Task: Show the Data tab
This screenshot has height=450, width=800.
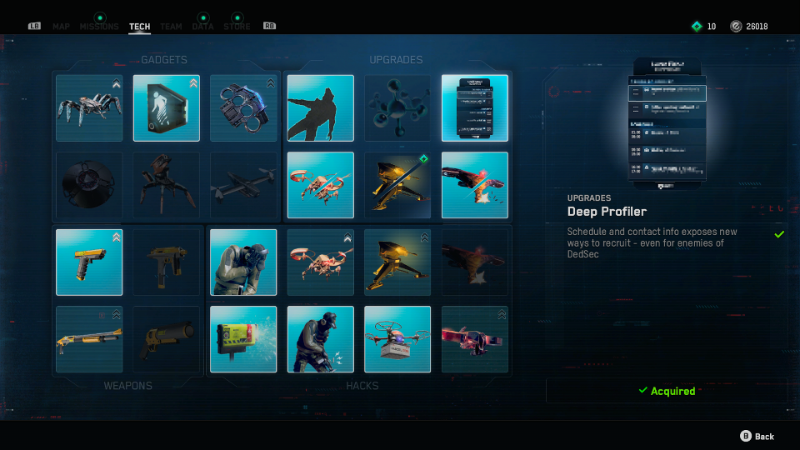Action: 203,26
